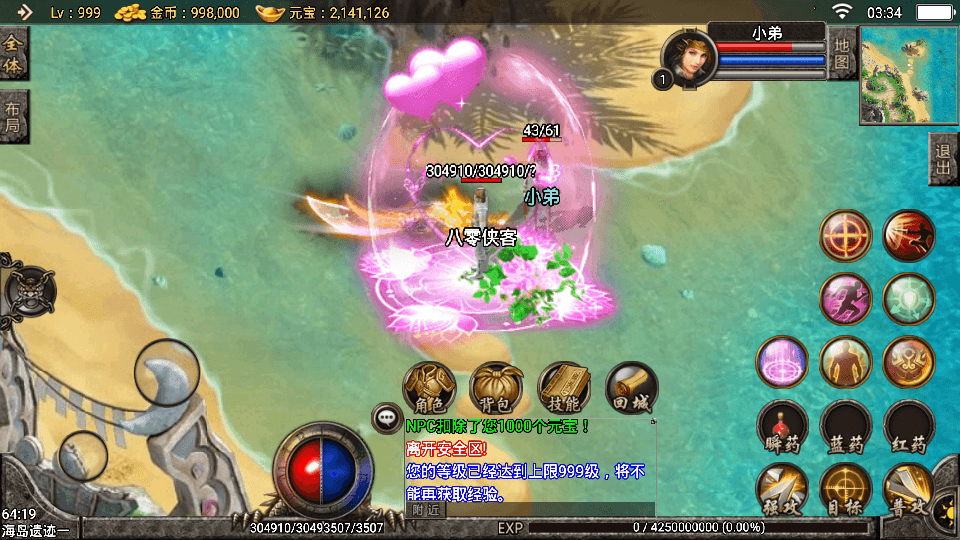Viewport: 960px width, 540px height.
Task: Use the 回城 return-to-town scroll
Action: tap(632, 388)
